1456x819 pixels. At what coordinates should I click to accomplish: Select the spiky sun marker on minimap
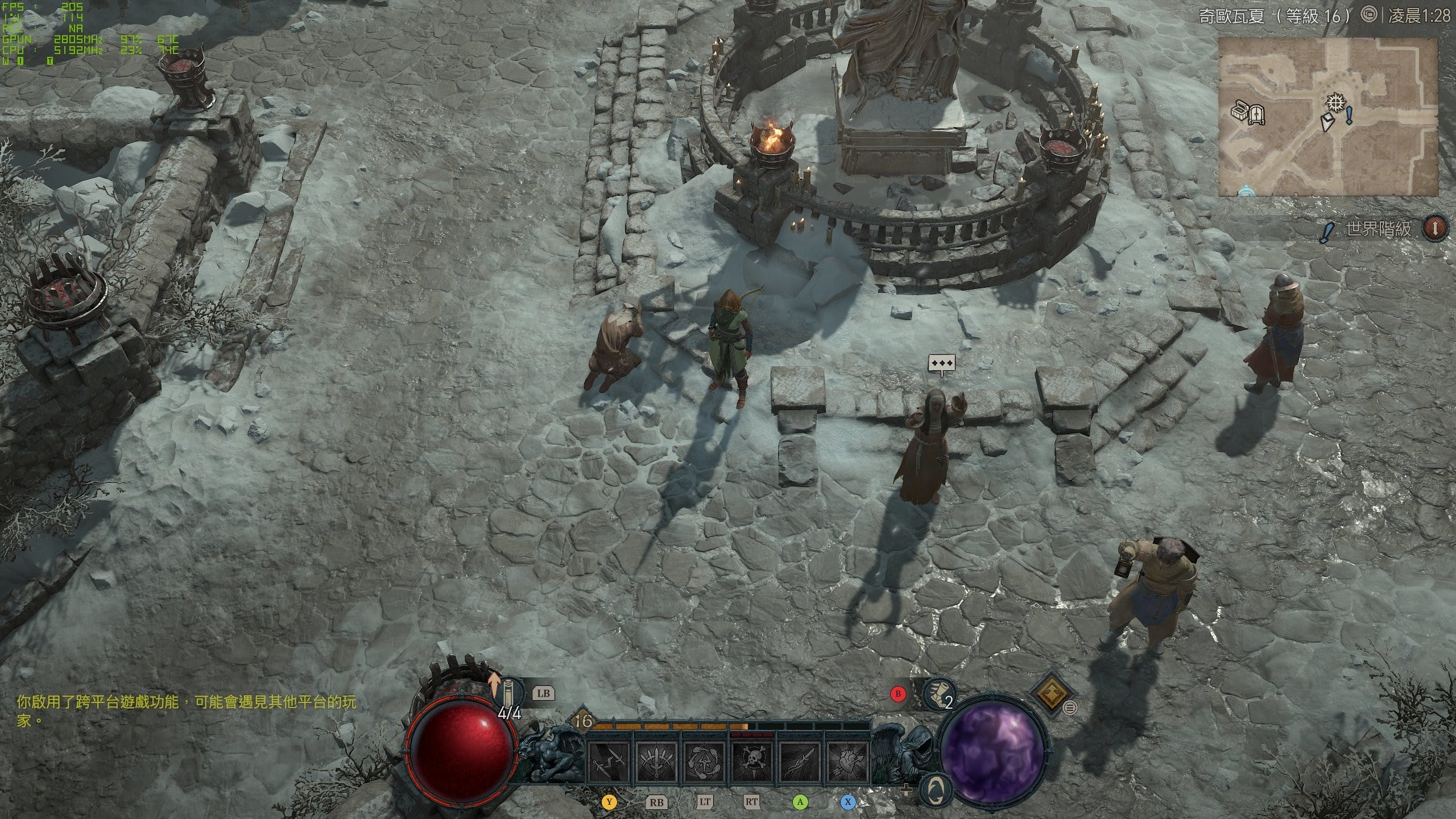tap(1334, 104)
